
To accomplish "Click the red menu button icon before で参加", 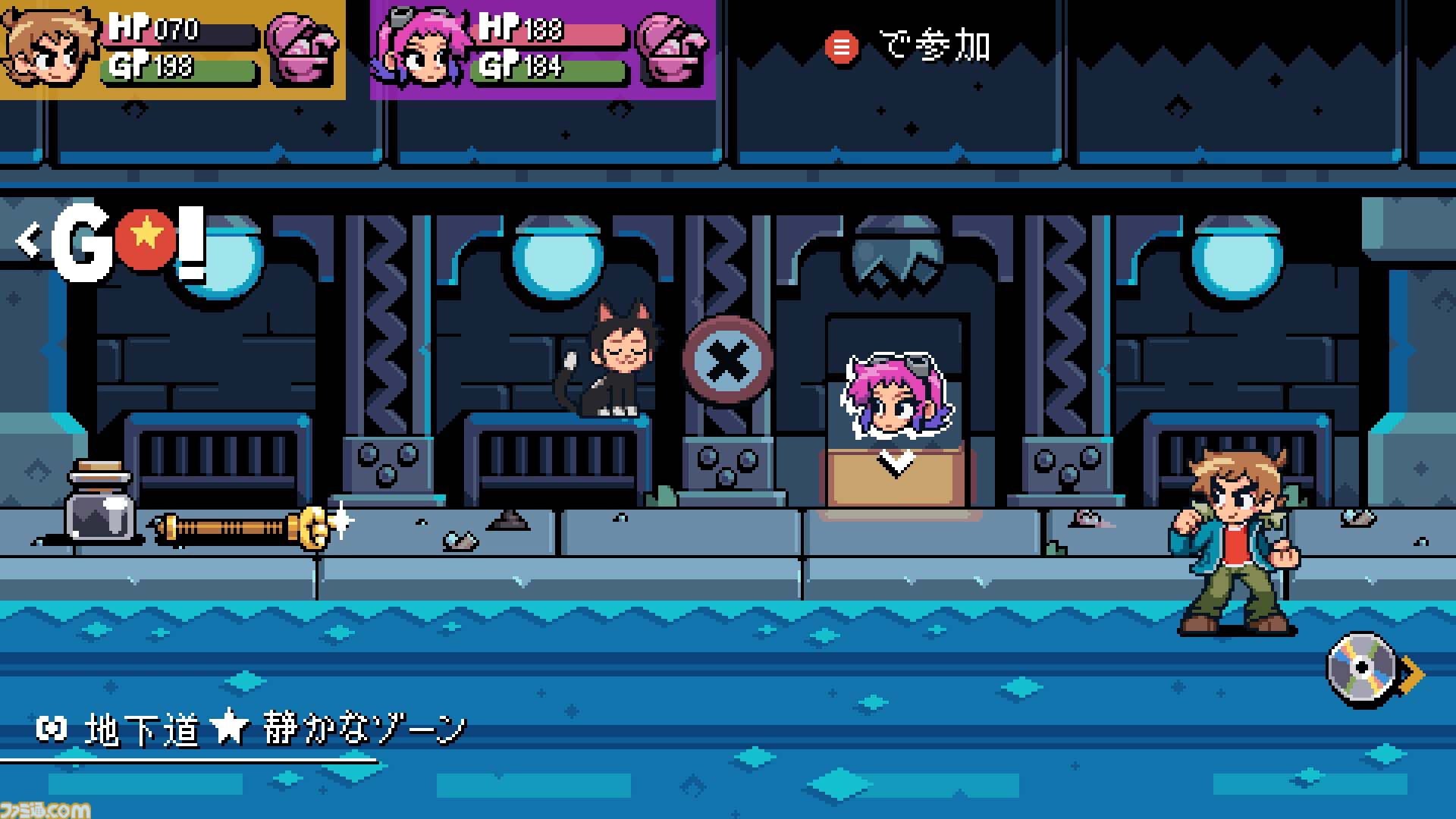I will (x=842, y=47).
